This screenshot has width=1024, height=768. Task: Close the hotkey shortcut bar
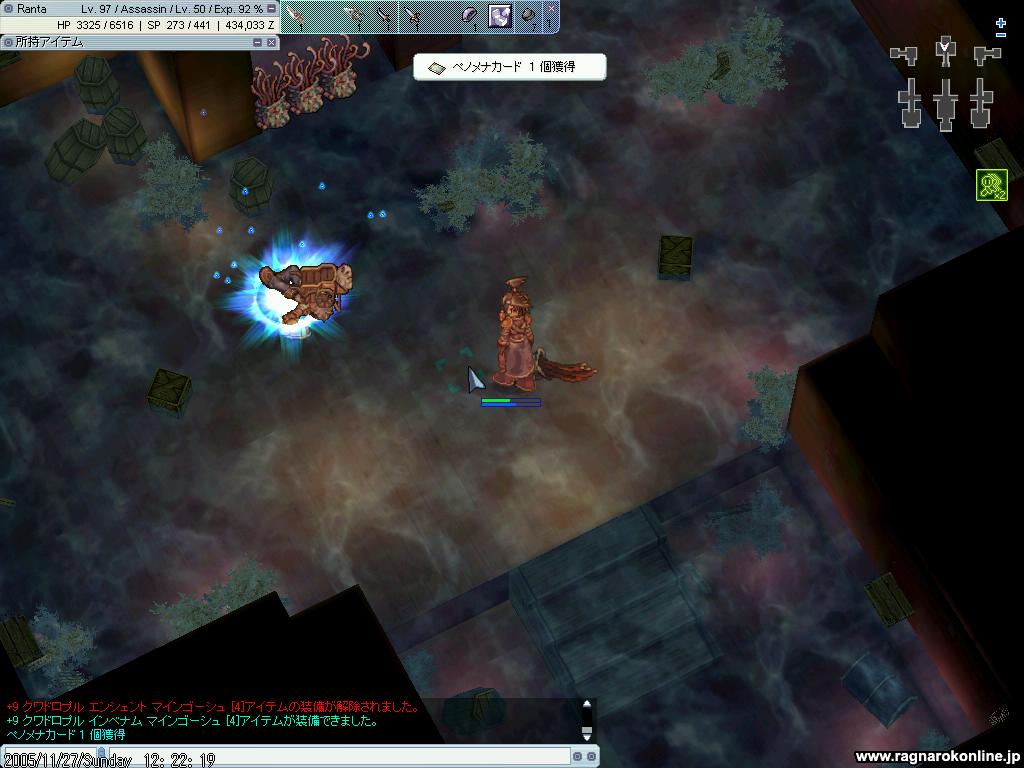coord(551,8)
